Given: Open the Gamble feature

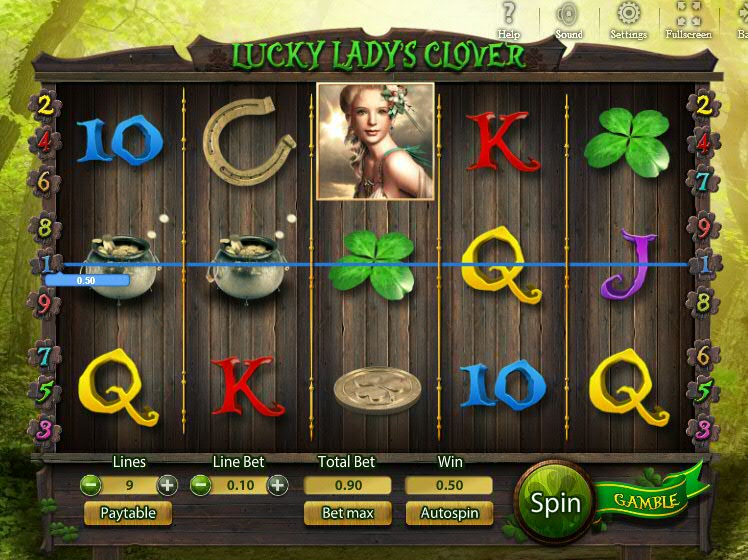Looking at the screenshot, I should (646, 499).
